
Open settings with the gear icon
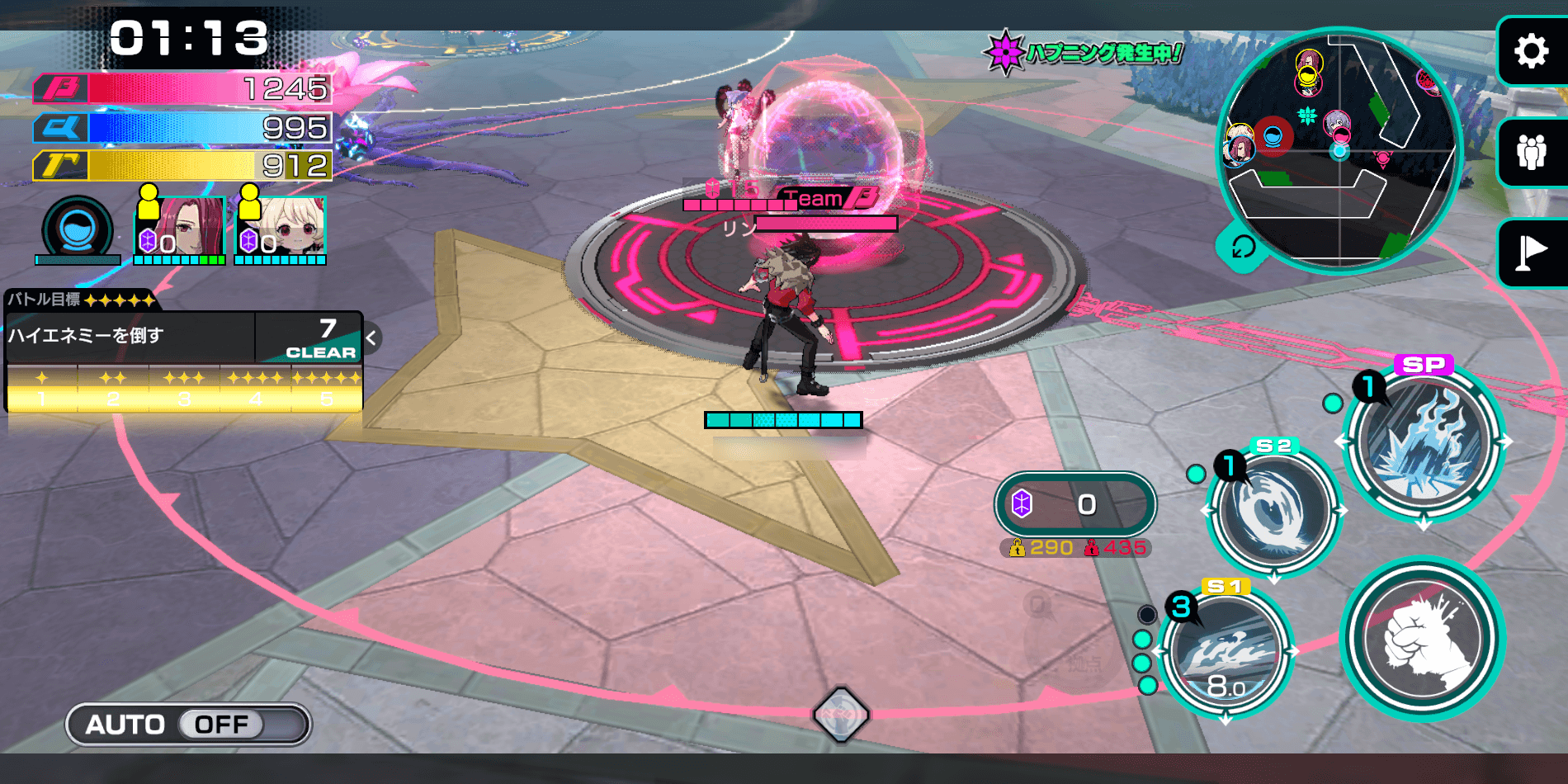coord(1531,51)
